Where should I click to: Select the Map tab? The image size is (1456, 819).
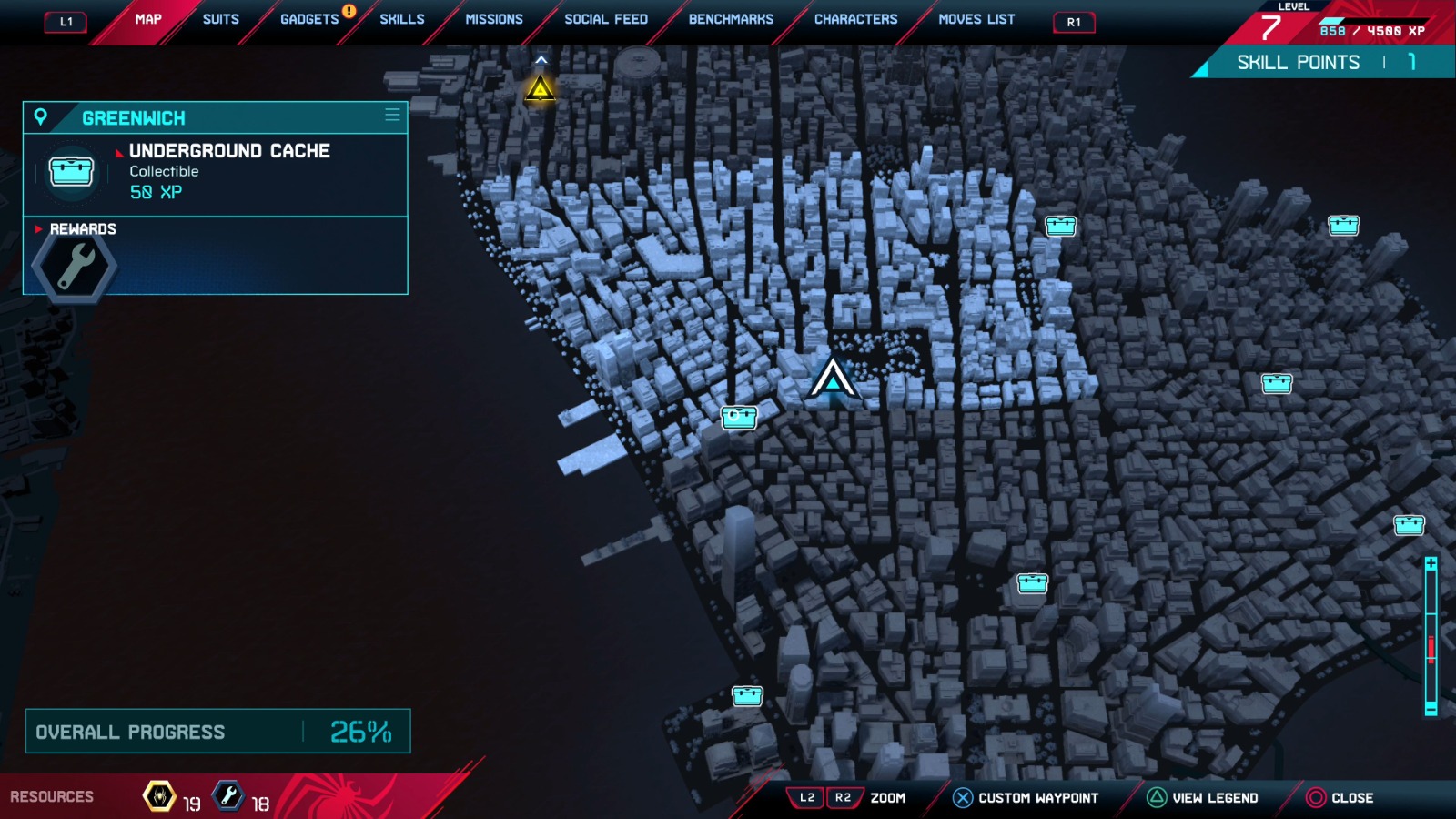(148, 19)
